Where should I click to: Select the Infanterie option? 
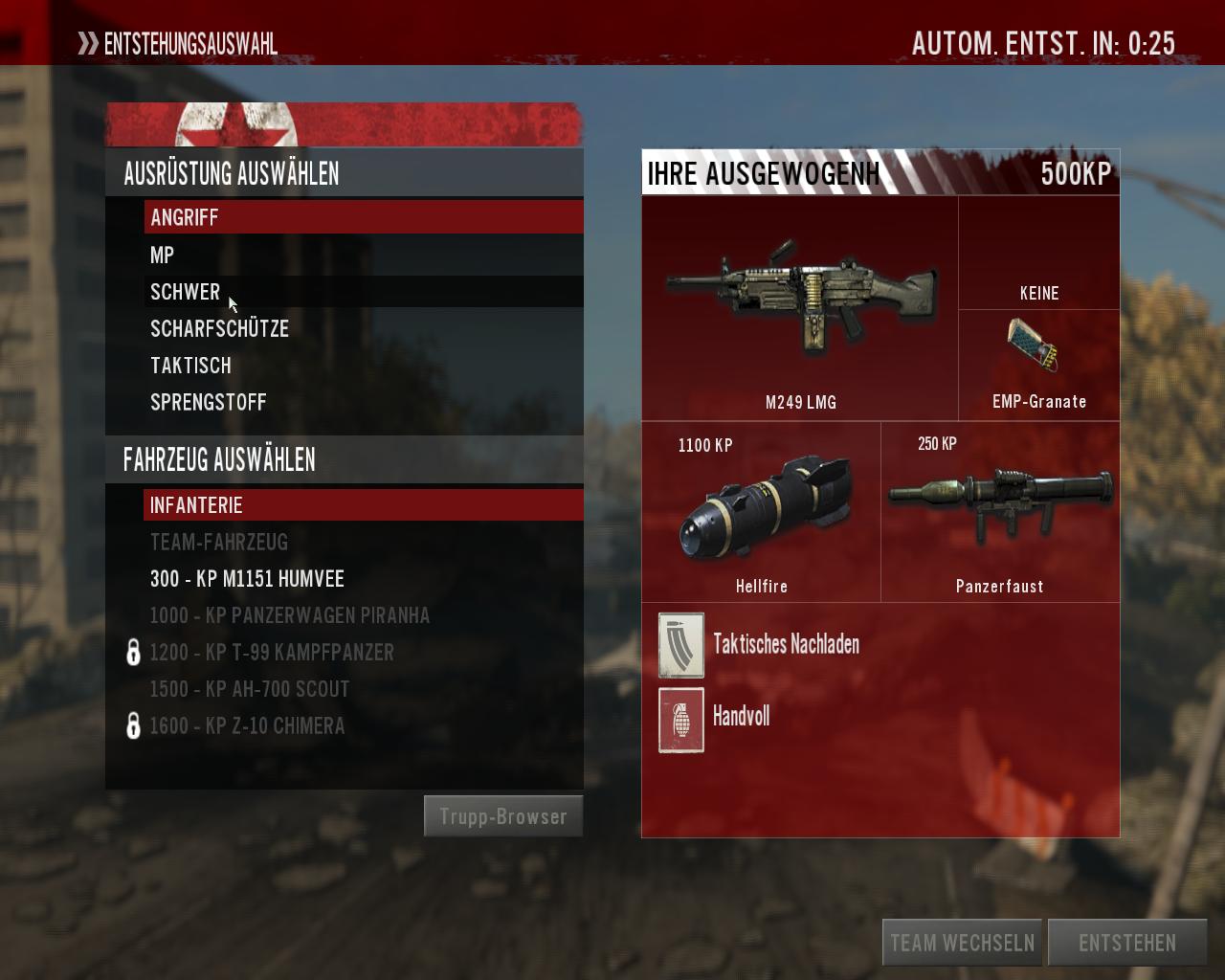(196, 504)
